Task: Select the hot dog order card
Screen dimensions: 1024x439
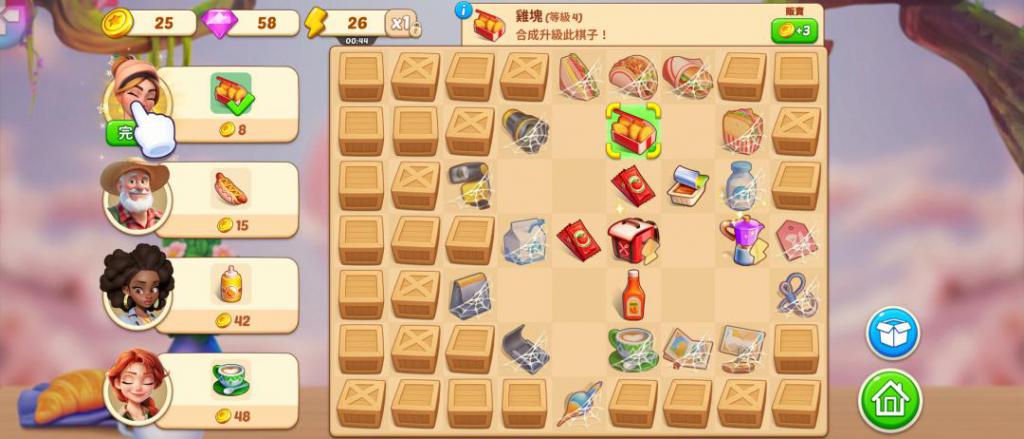Action: tap(230, 198)
